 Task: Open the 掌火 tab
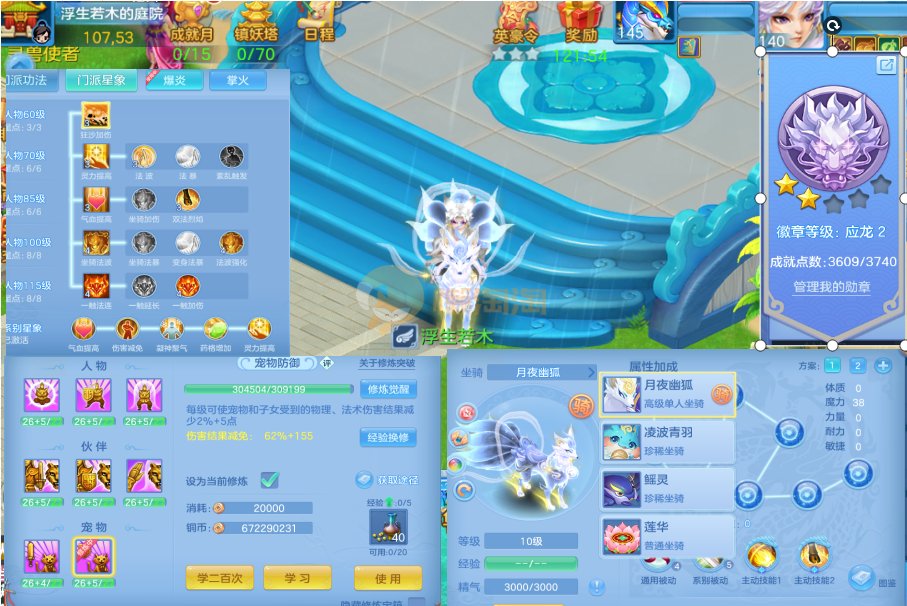230,81
